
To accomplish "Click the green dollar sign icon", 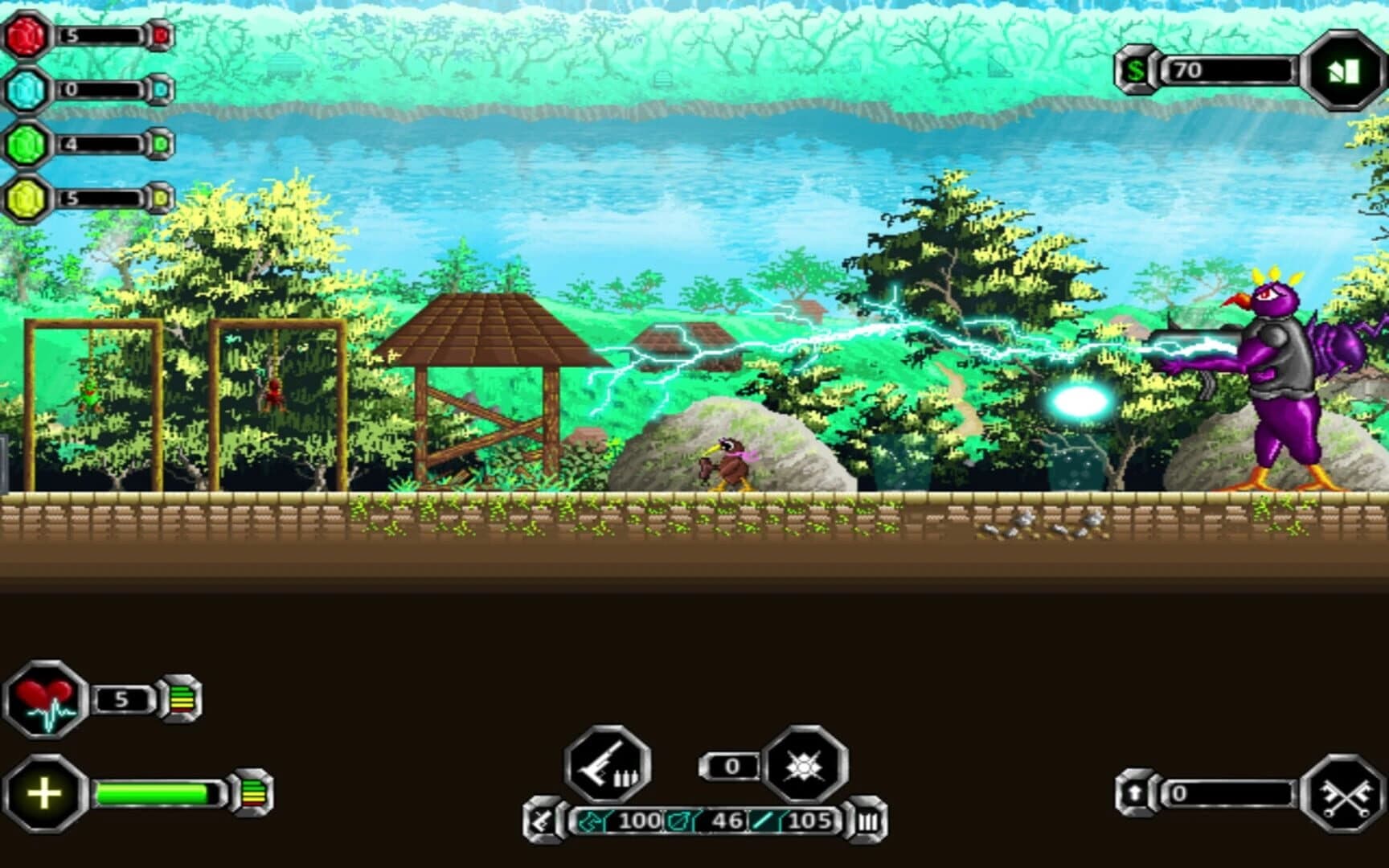I will click(1137, 72).
